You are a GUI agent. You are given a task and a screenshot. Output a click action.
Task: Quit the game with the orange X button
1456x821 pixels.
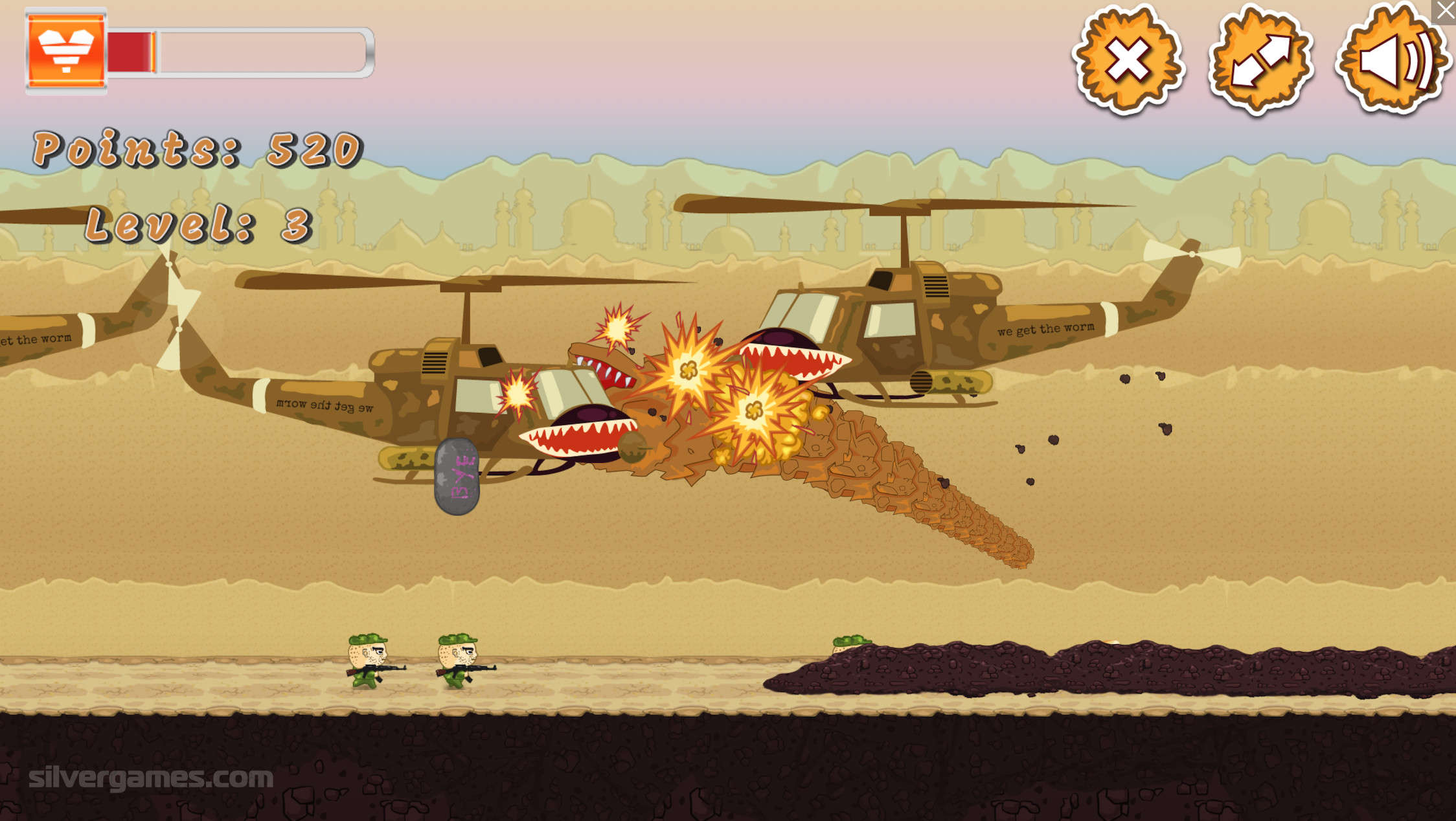tap(1128, 61)
